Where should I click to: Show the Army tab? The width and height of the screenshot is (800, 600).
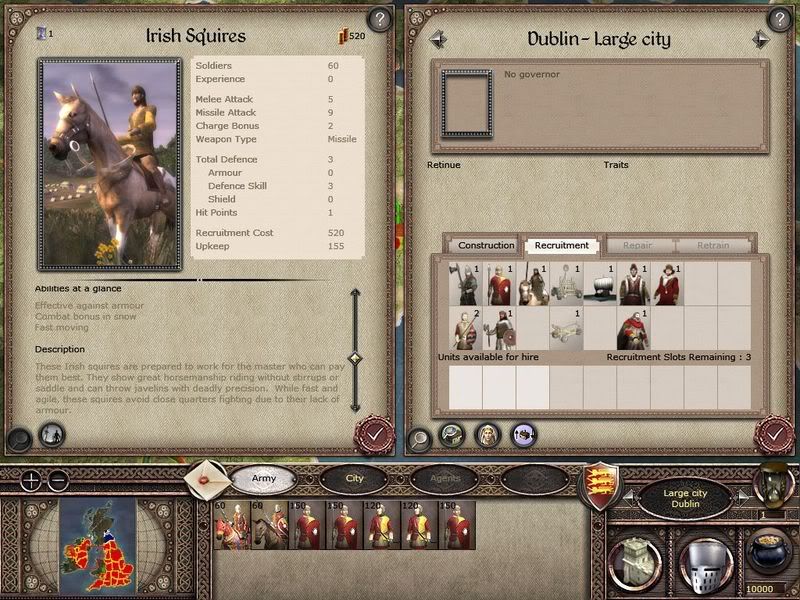(264, 479)
